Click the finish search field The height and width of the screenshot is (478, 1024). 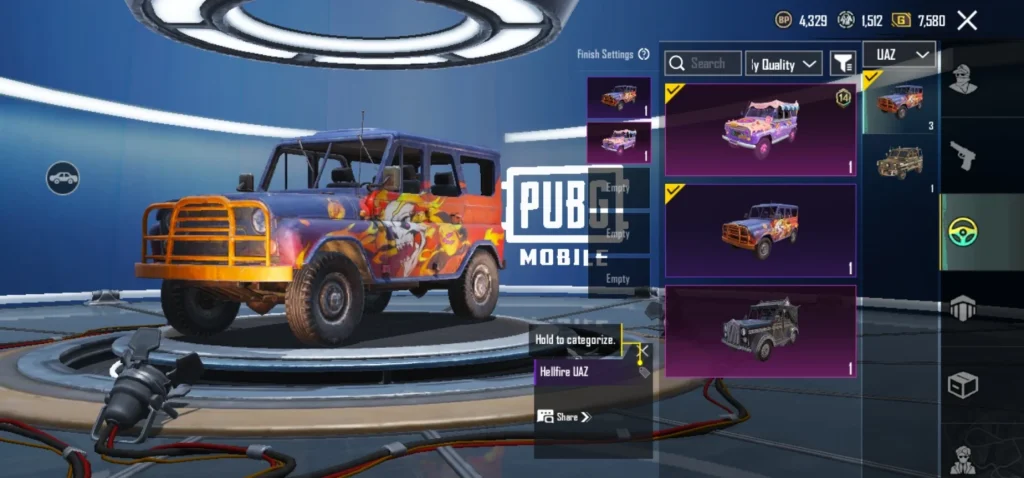click(x=703, y=63)
